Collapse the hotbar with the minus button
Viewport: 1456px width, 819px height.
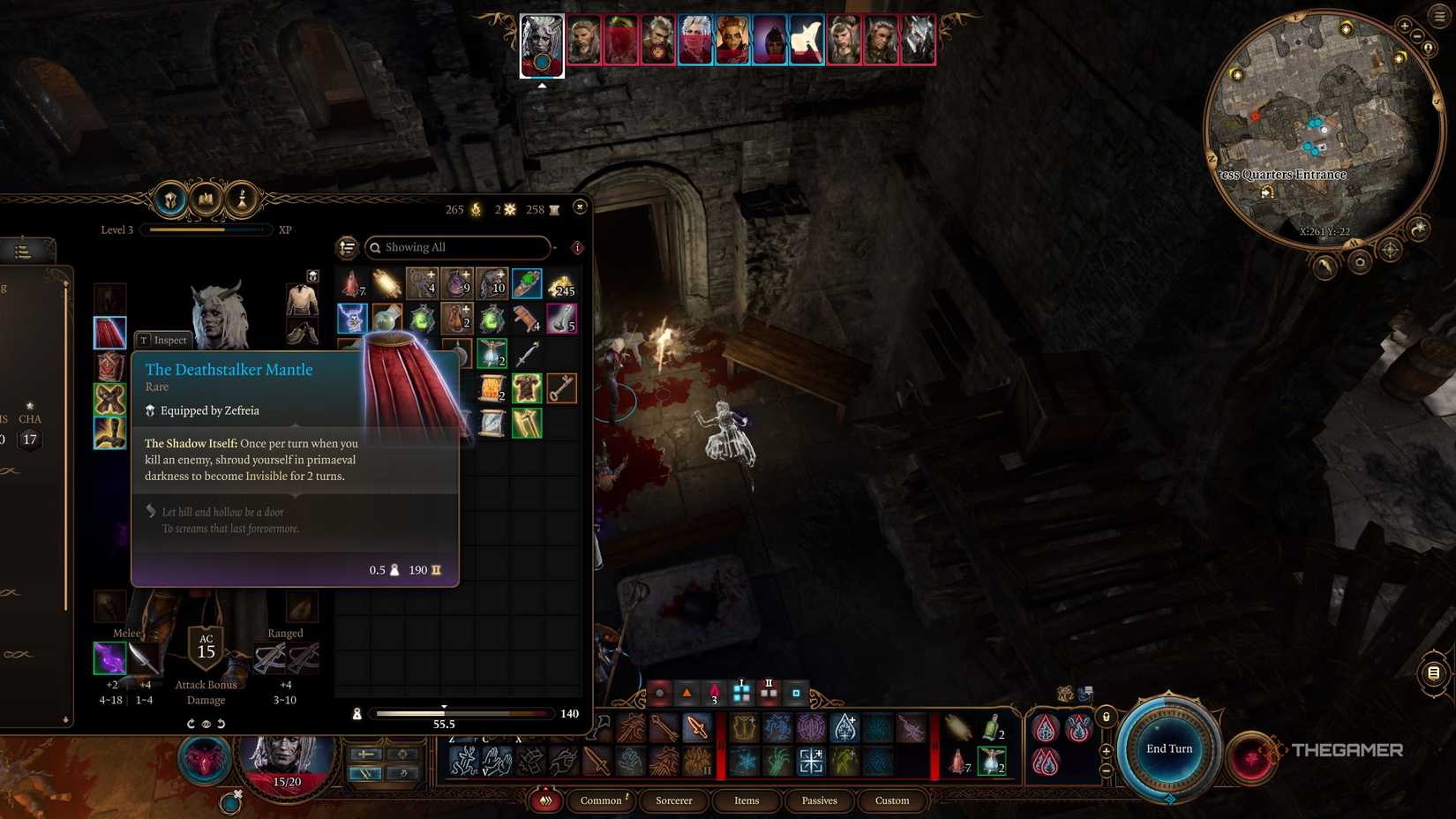[x=1106, y=770]
